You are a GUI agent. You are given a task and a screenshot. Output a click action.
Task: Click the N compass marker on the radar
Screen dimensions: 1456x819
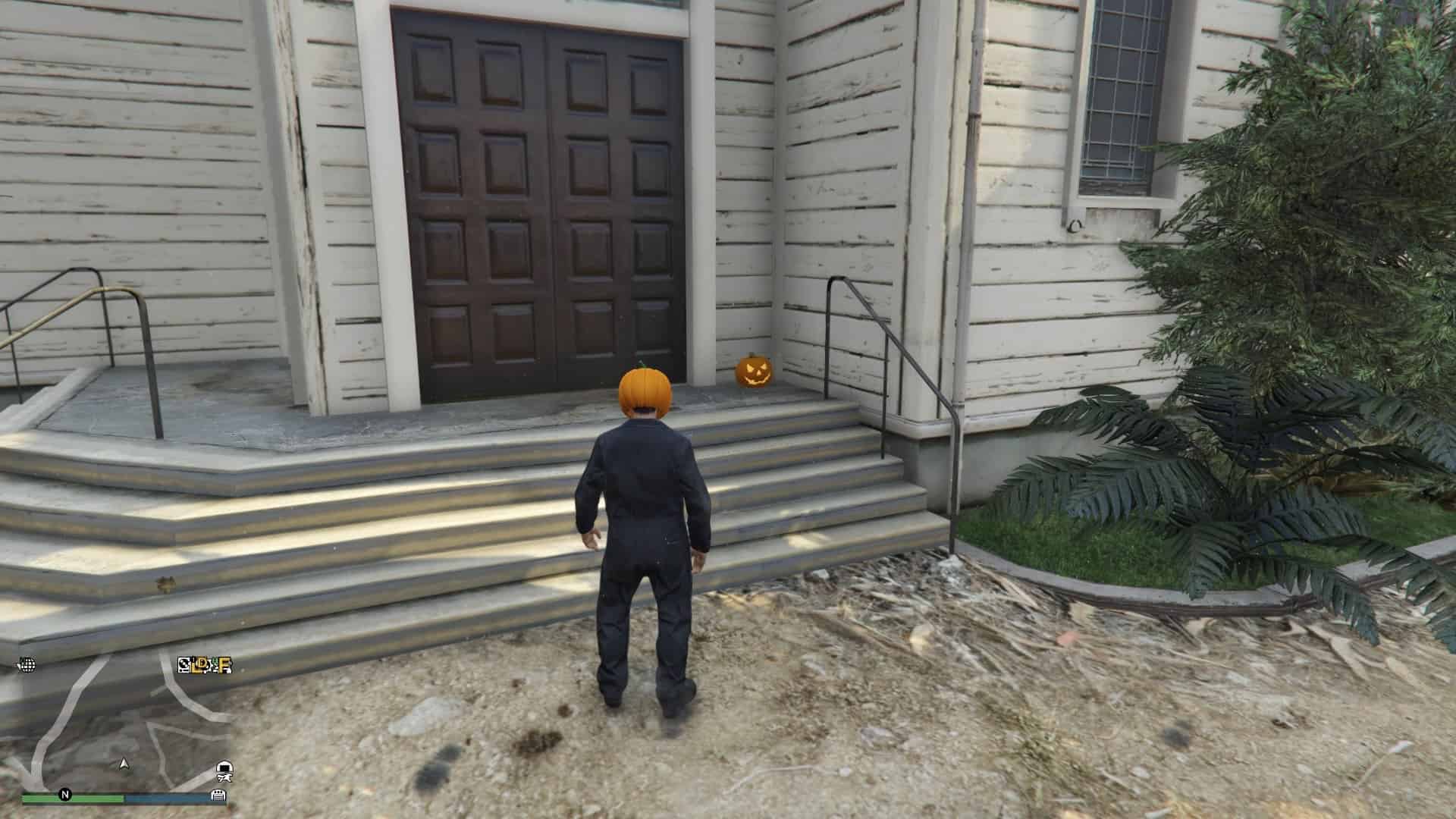tap(65, 795)
